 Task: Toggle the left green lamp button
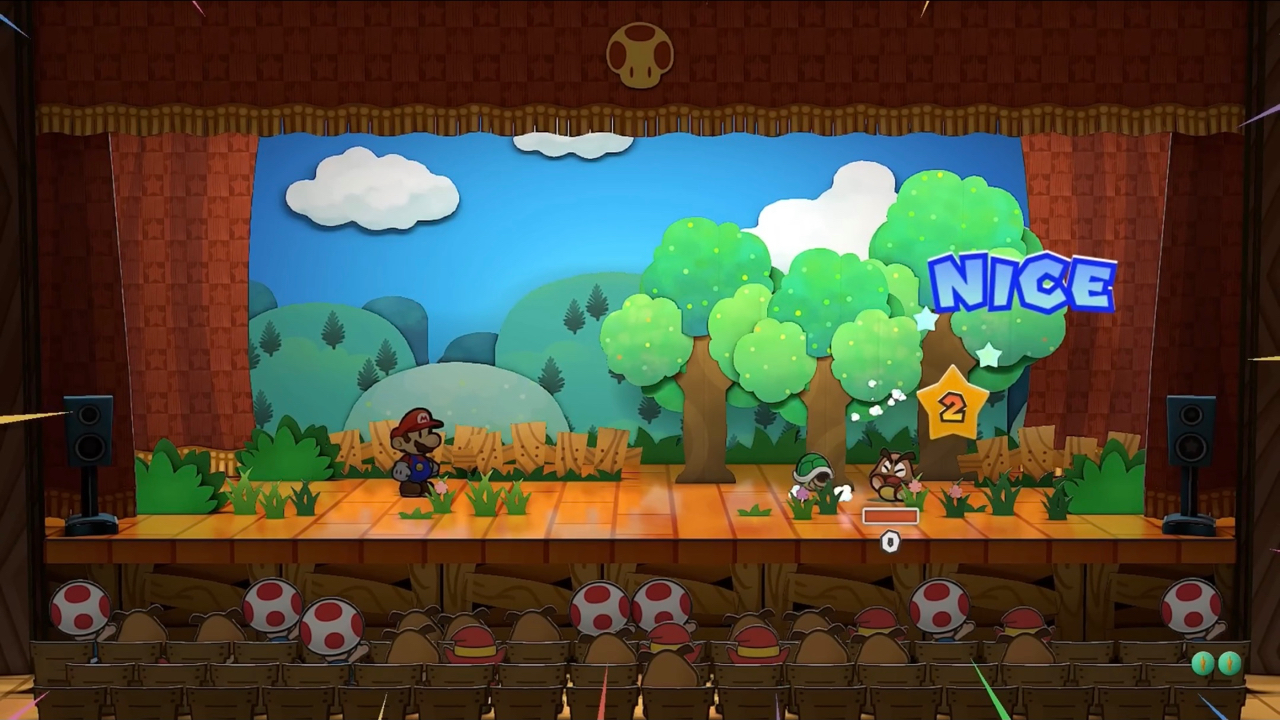click(1201, 661)
